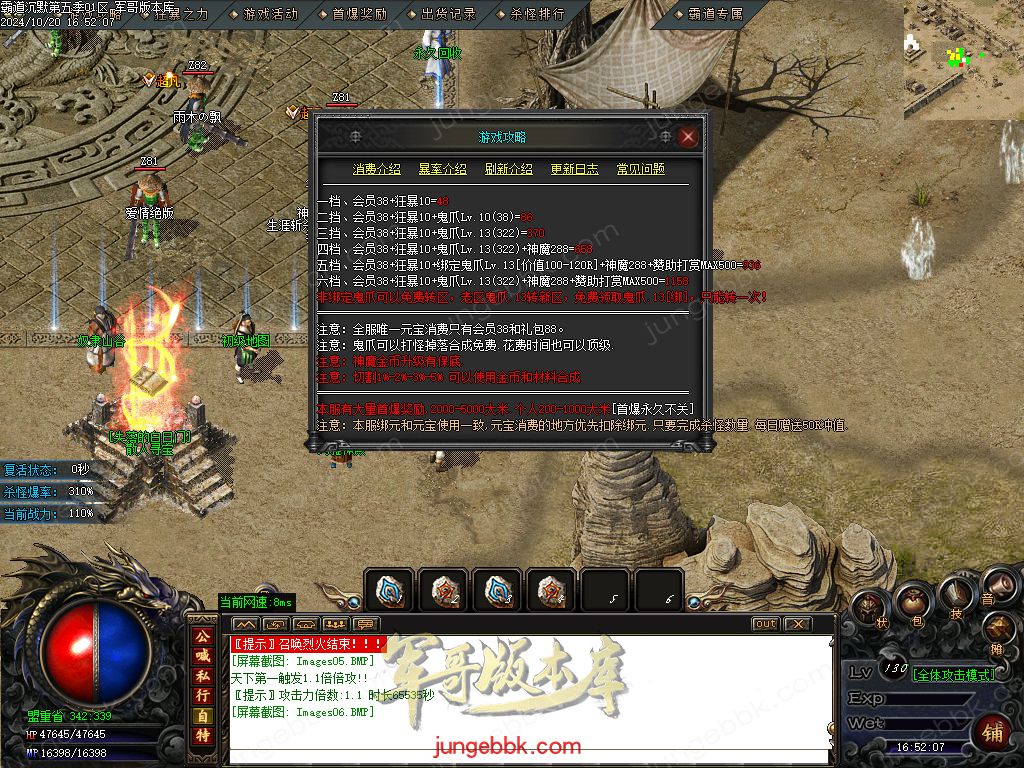Open the 消费介绍 guide section
The width and height of the screenshot is (1024, 768).
[376, 169]
